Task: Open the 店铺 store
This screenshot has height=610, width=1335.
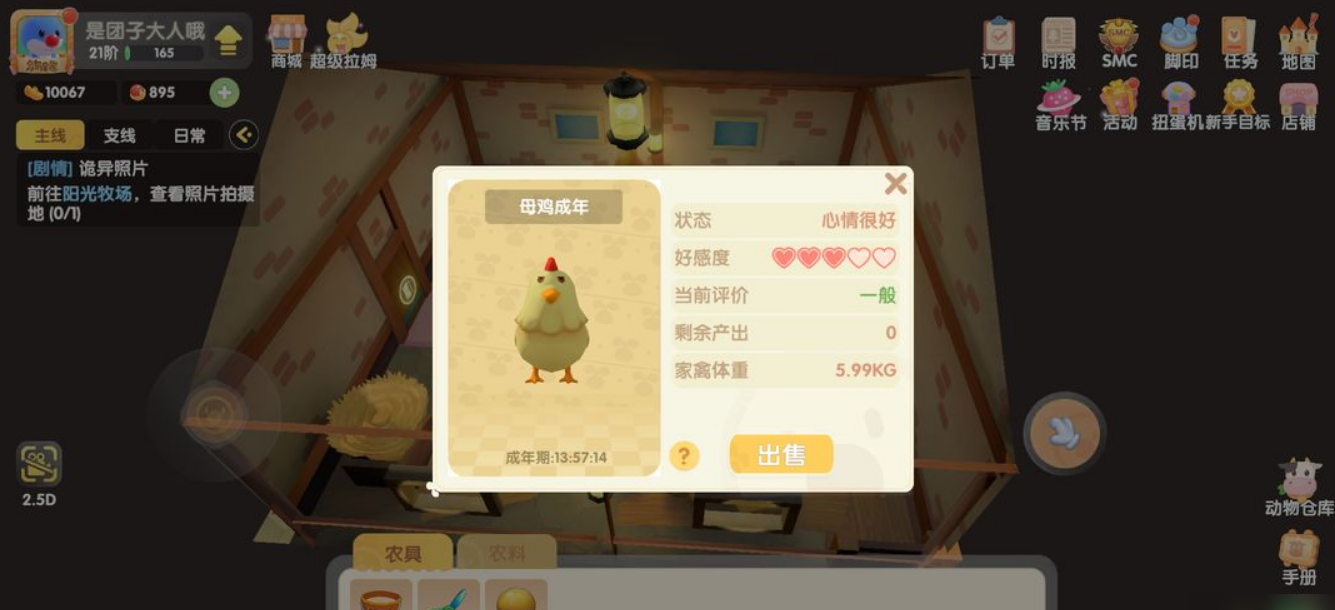Action: [x=1299, y=104]
